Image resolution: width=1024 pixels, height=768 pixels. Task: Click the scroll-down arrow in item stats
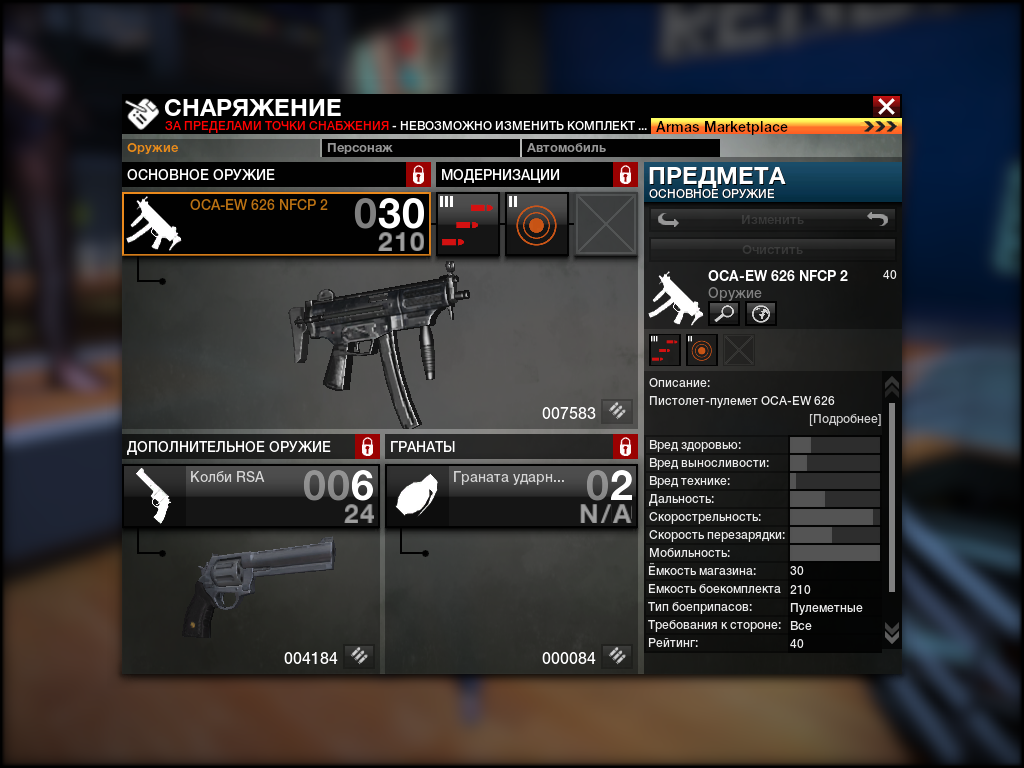(892, 633)
